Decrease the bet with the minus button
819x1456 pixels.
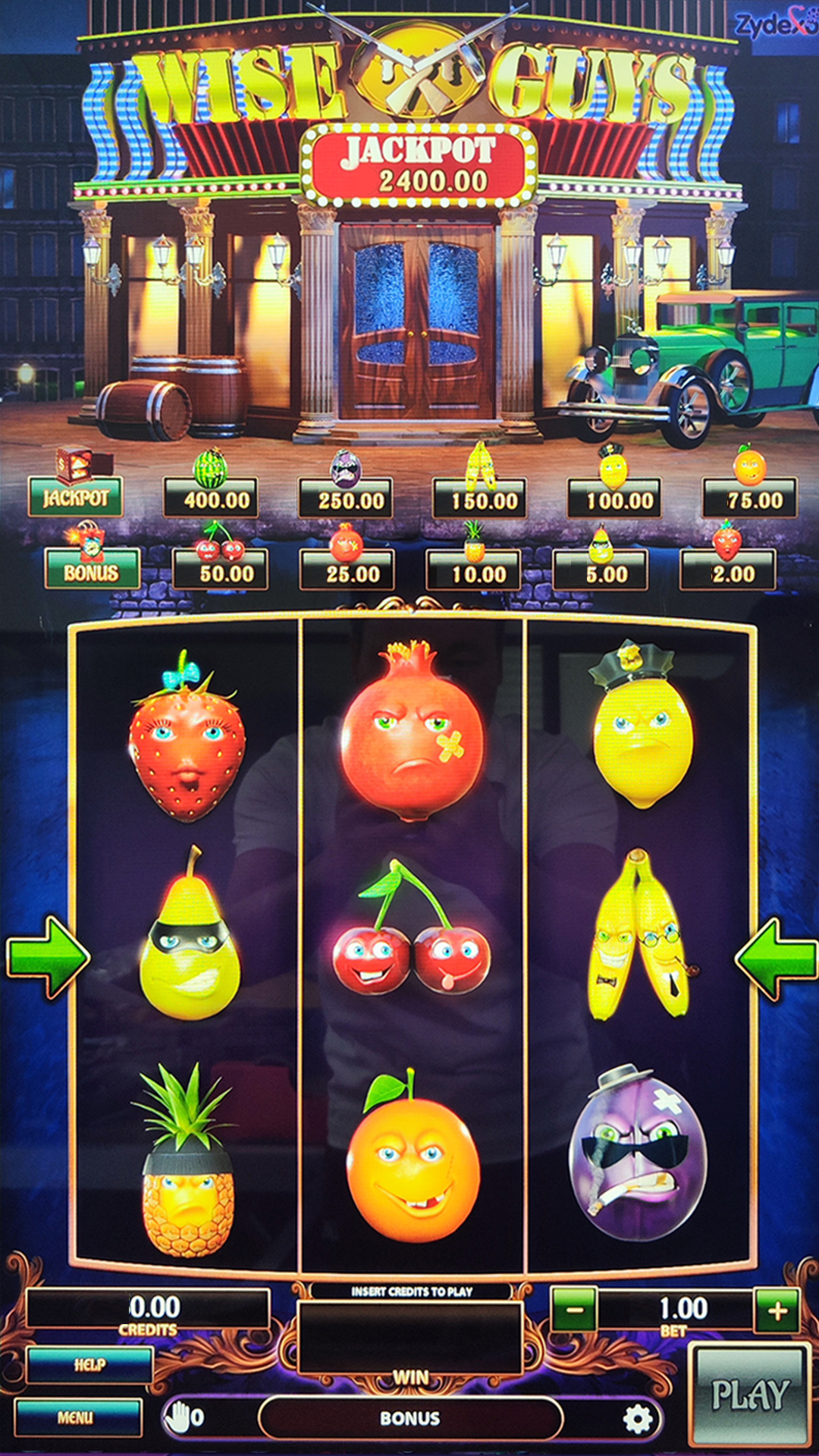click(x=574, y=1310)
